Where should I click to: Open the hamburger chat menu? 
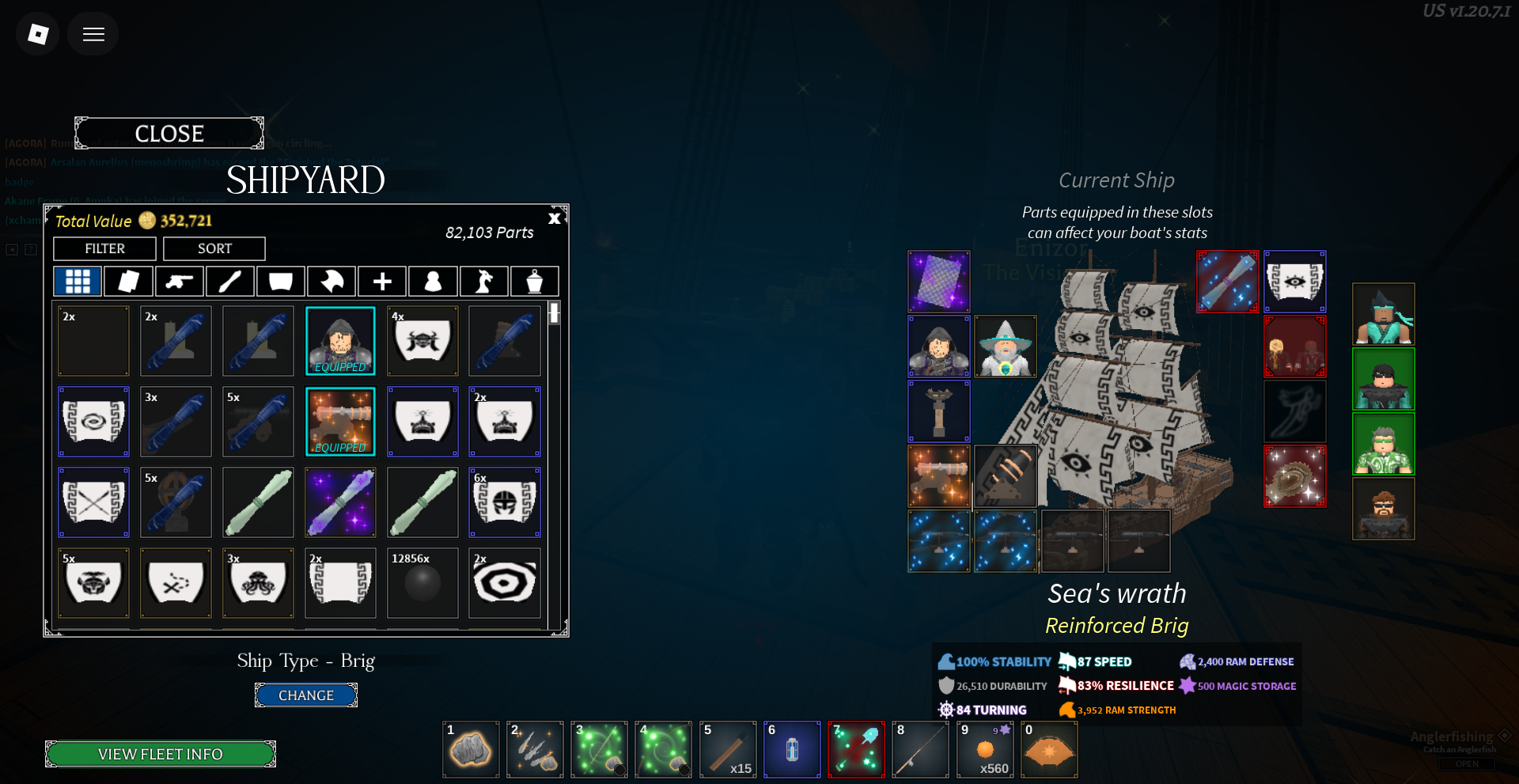(93, 34)
